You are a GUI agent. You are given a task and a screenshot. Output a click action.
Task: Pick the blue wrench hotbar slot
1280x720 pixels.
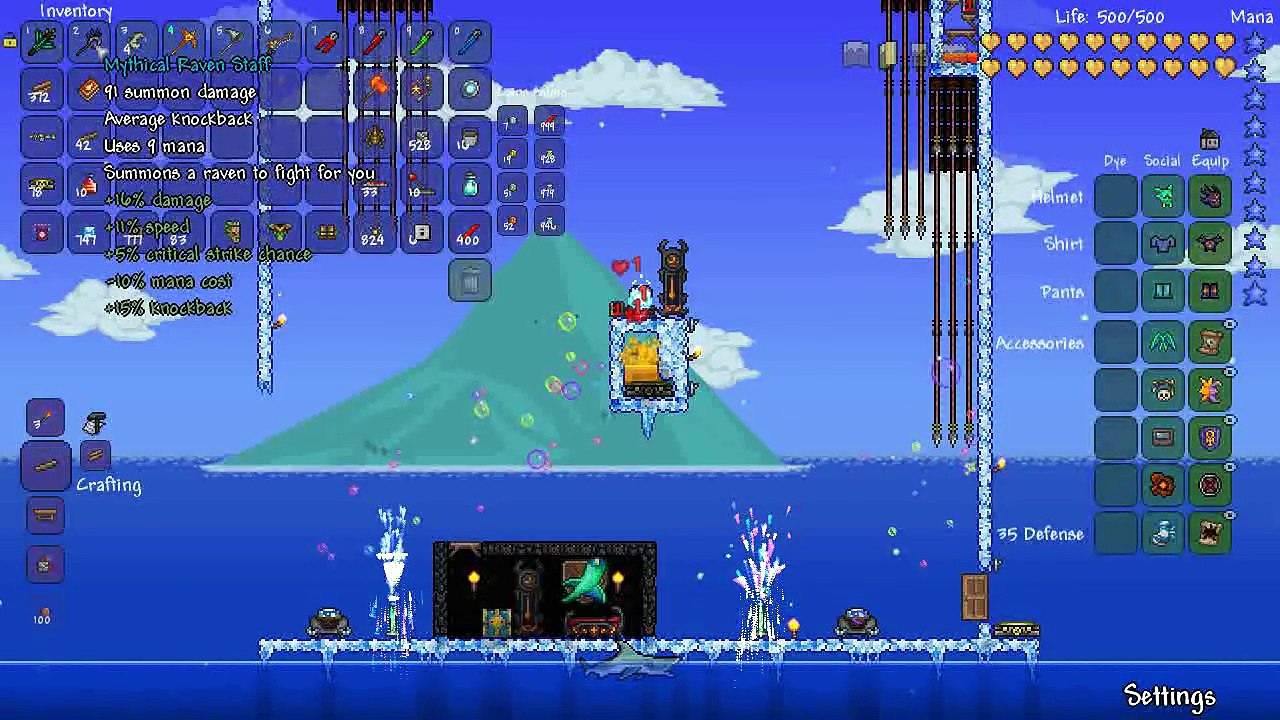470,43
